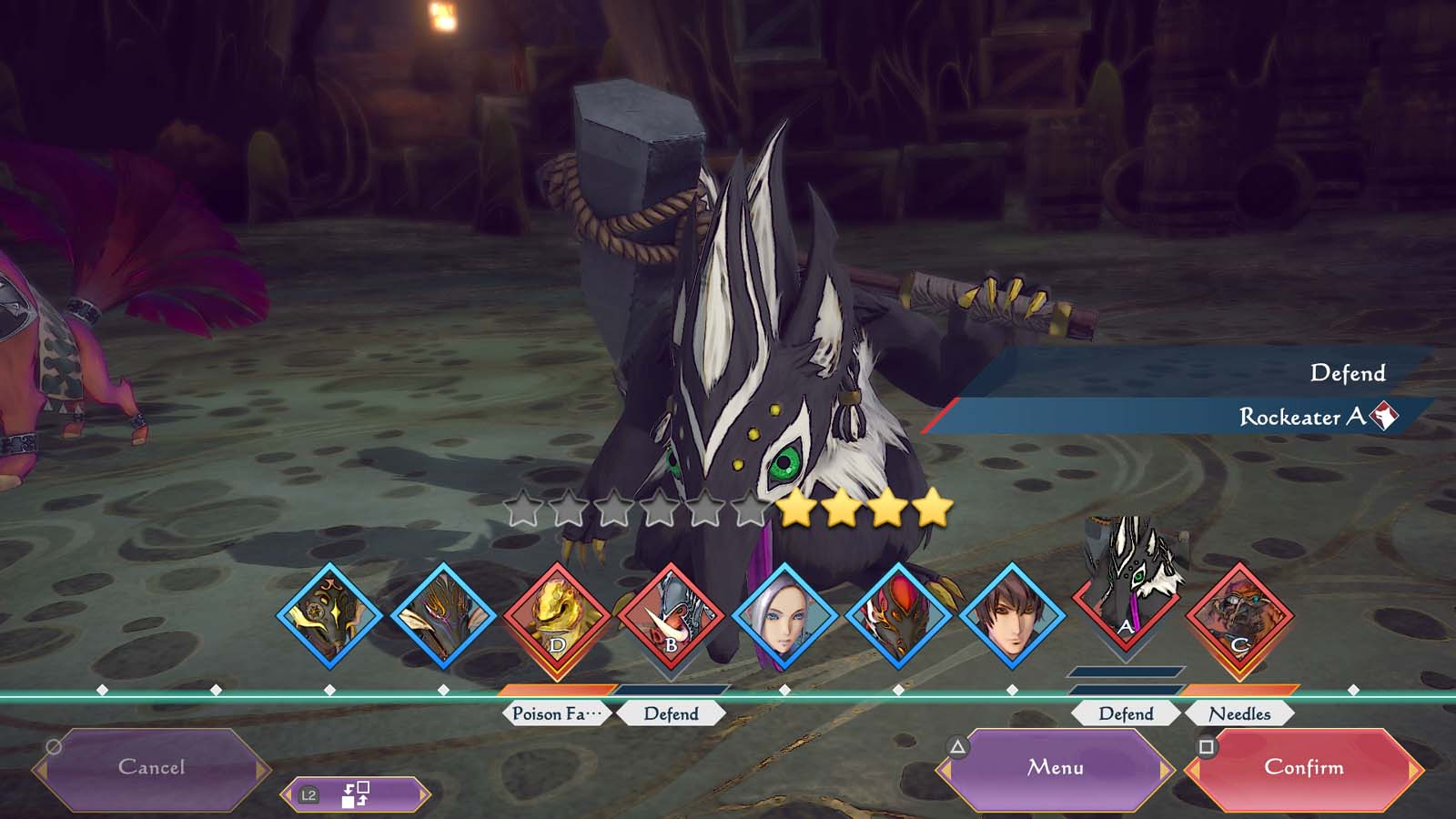This screenshot has height=819, width=1456.
Task: Show the Needles action tag
Action: pos(1239,713)
